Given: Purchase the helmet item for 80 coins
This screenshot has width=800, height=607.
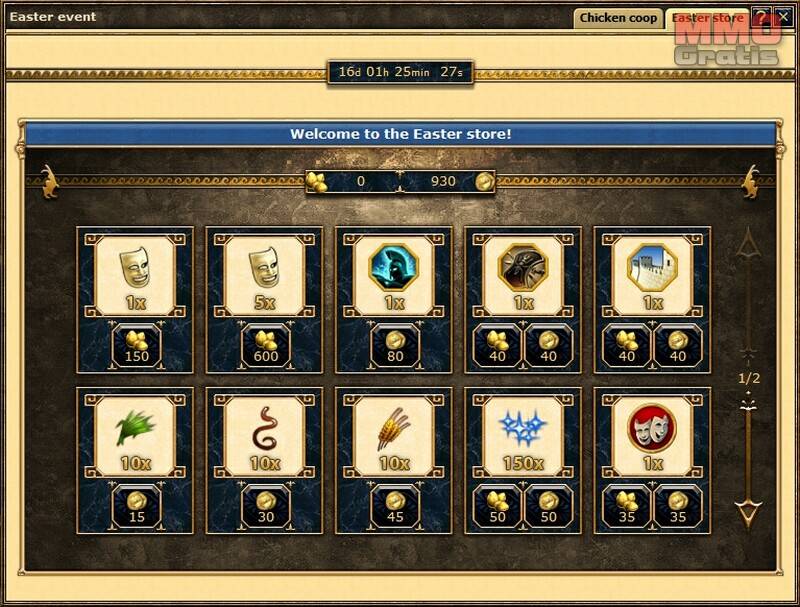Looking at the screenshot, I should click(x=393, y=345).
